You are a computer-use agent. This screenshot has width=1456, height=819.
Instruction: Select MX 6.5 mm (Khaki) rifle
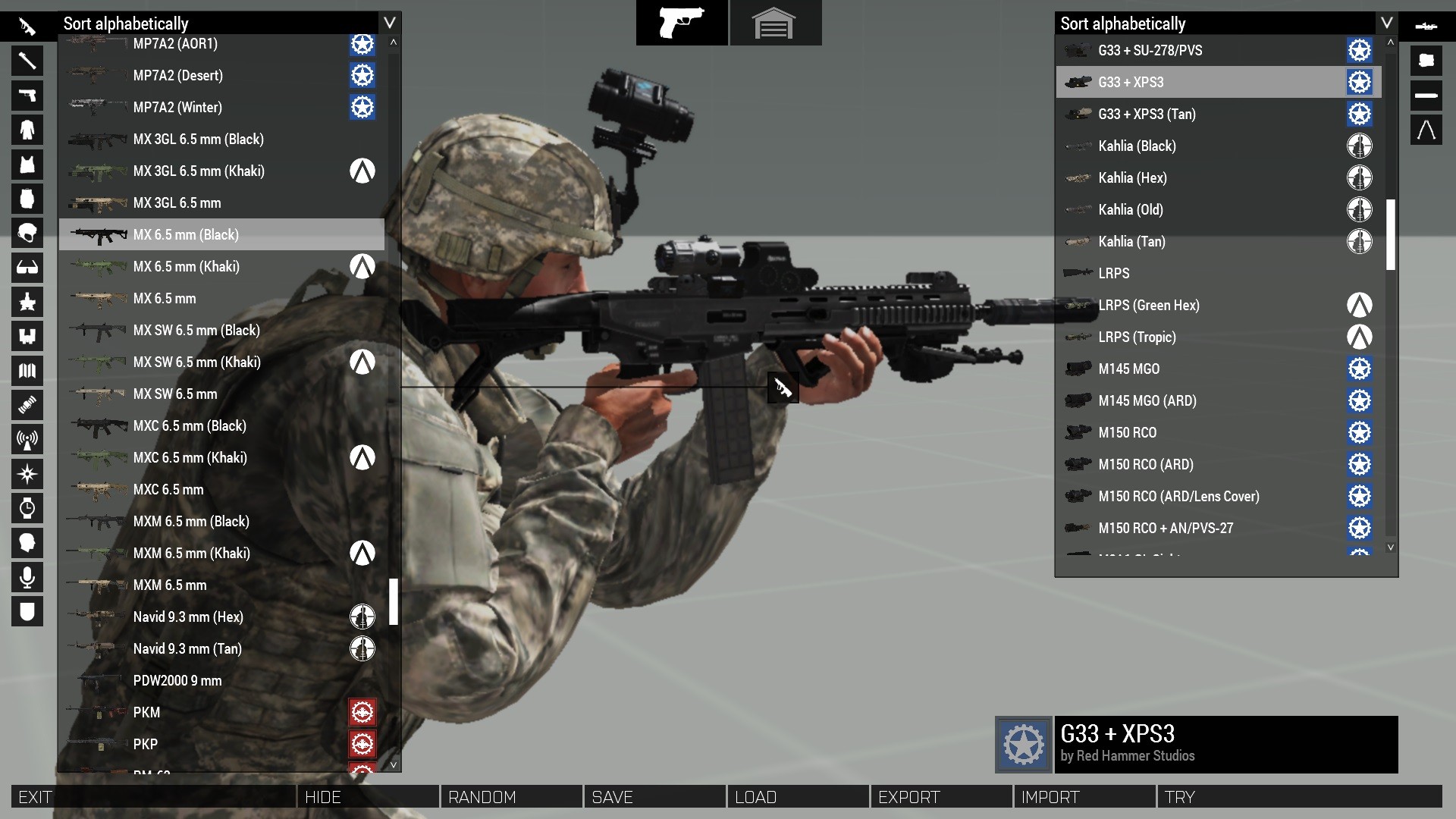click(x=187, y=267)
